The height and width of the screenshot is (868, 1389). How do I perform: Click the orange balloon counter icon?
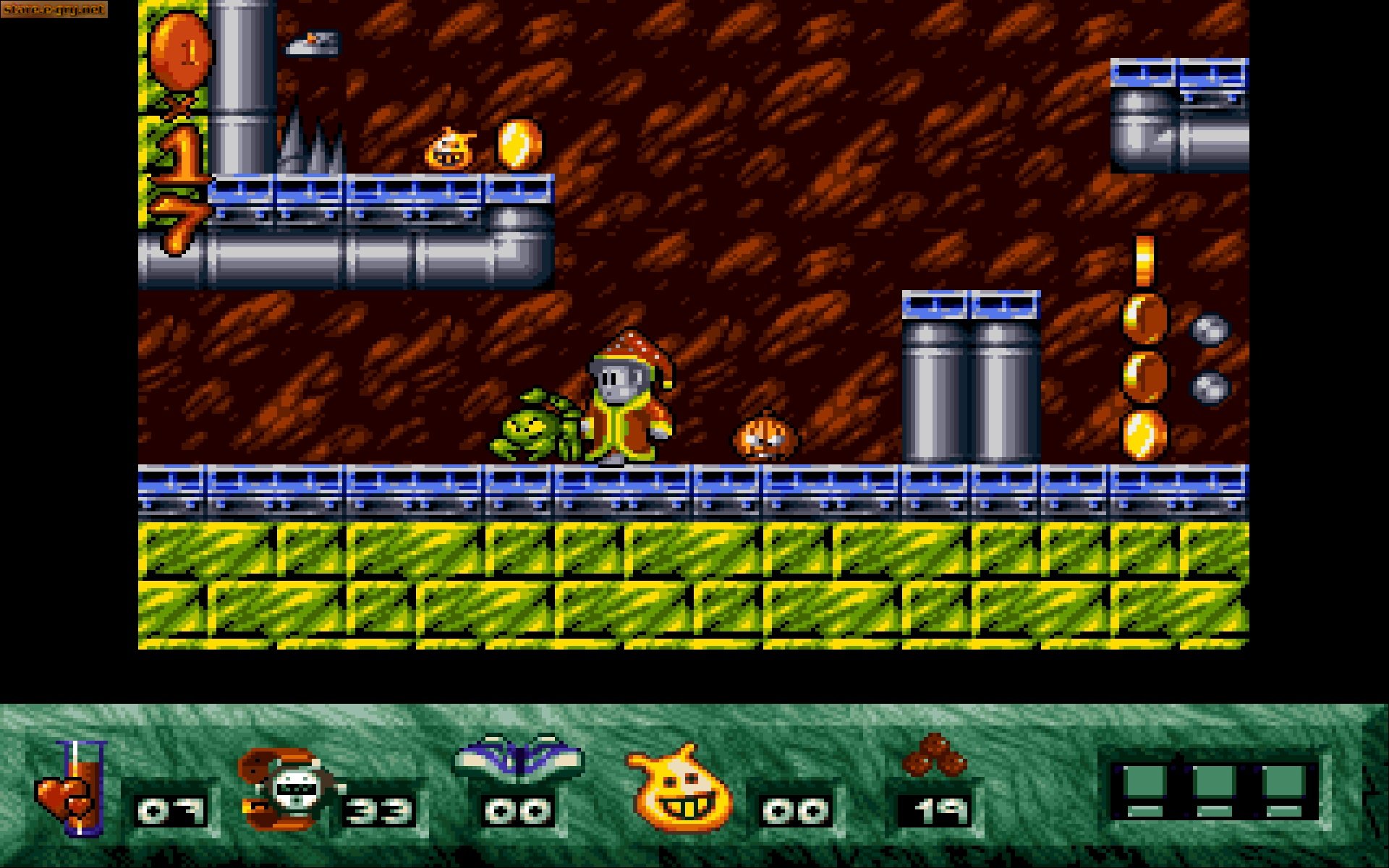pyautogui.click(x=181, y=52)
